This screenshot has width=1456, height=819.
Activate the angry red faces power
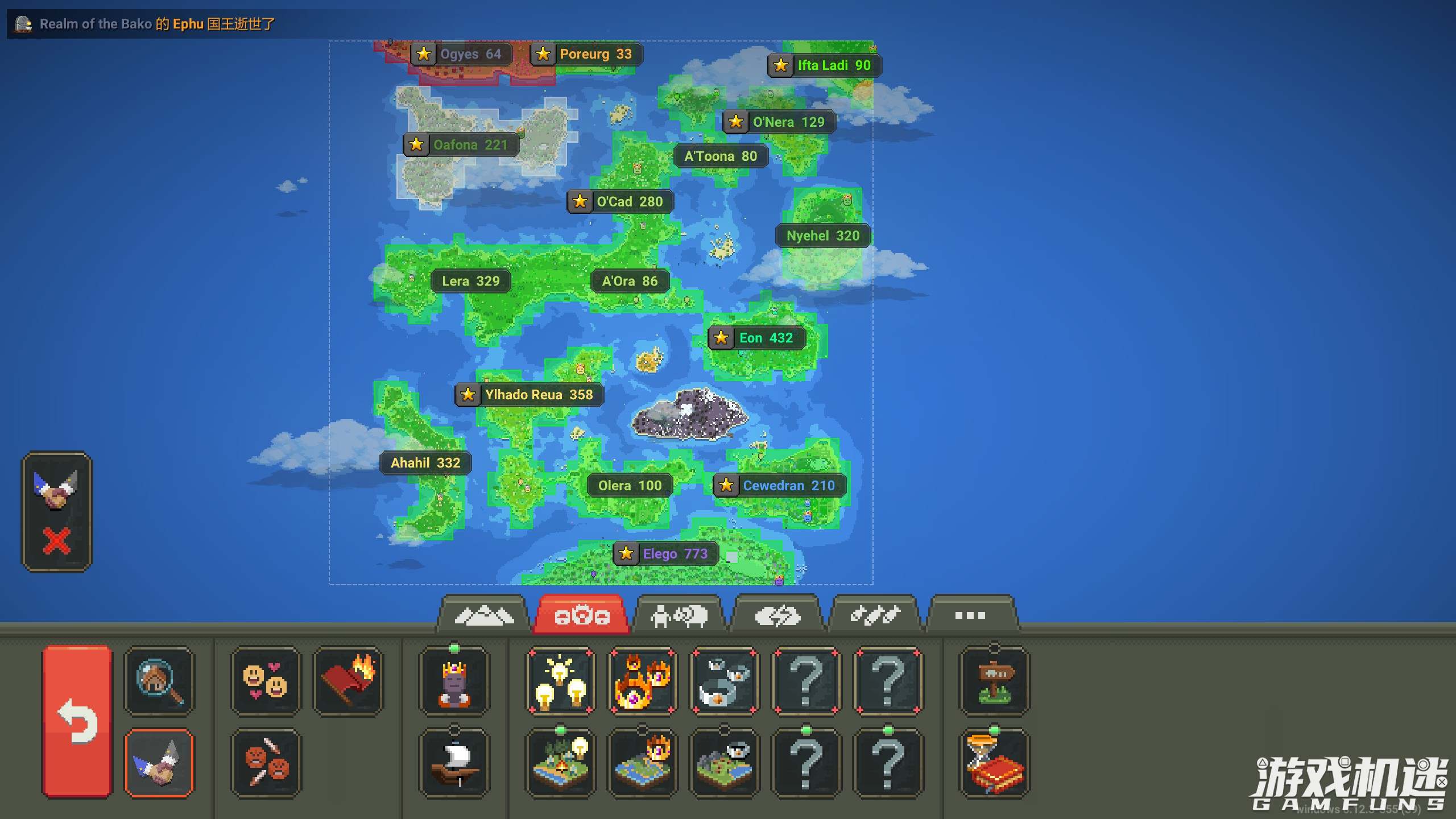point(266,763)
